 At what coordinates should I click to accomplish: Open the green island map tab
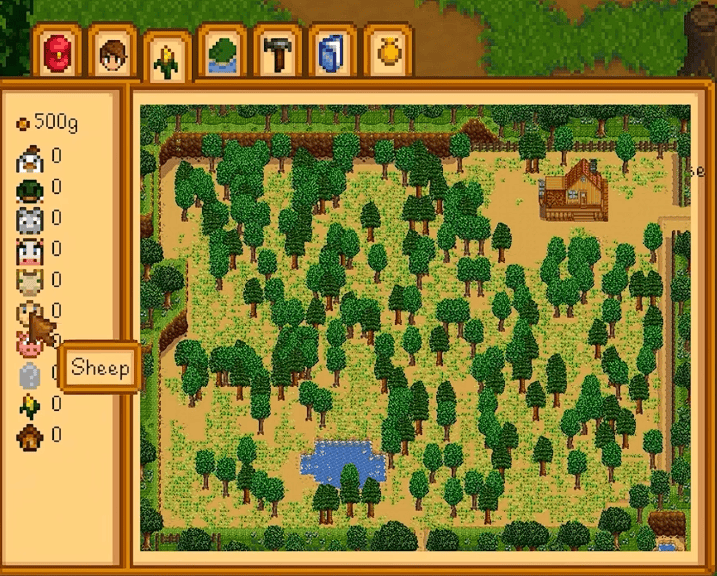pyautogui.click(x=220, y=53)
